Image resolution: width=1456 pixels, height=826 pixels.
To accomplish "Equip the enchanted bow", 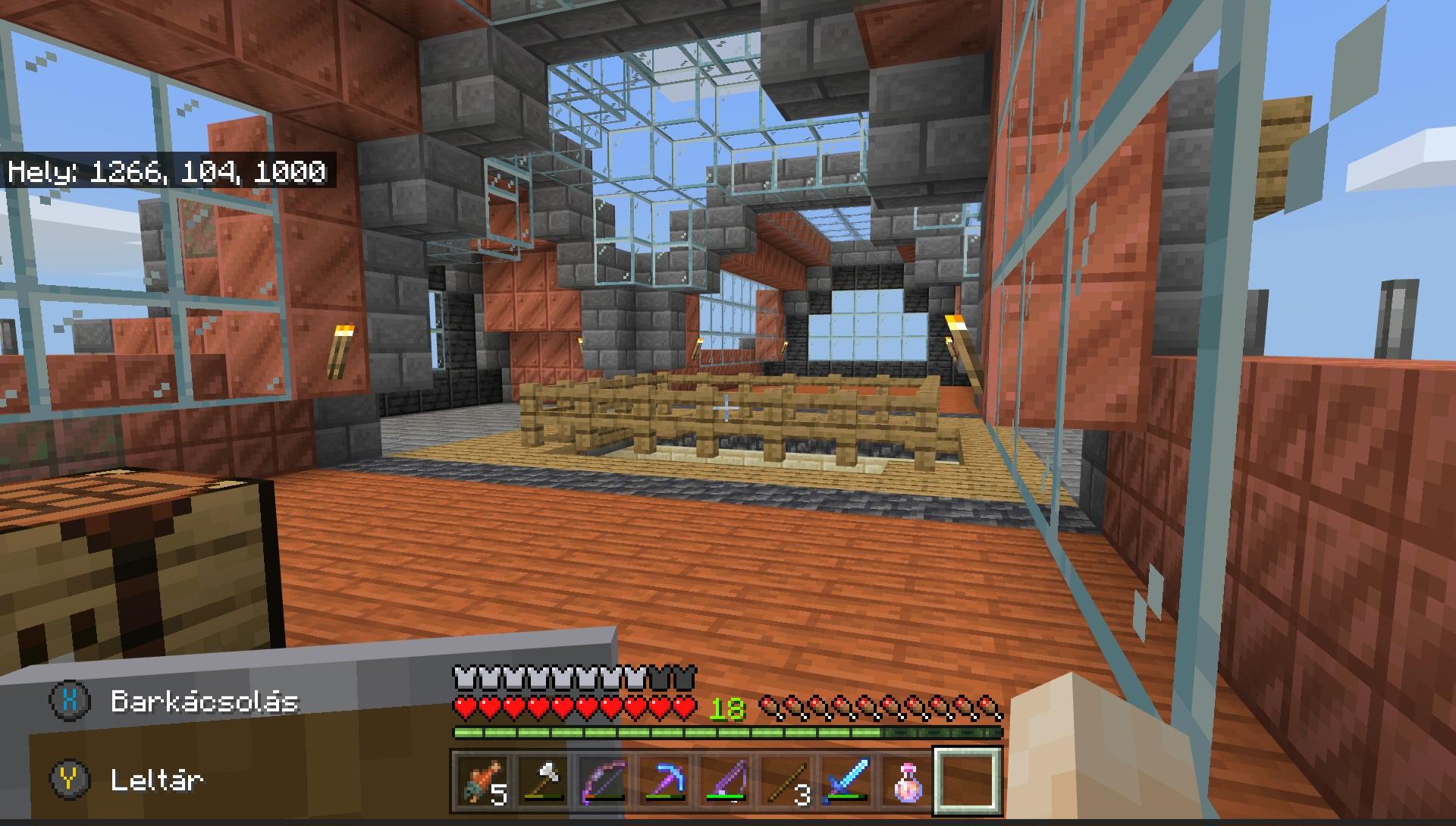I will click(604, 781).
